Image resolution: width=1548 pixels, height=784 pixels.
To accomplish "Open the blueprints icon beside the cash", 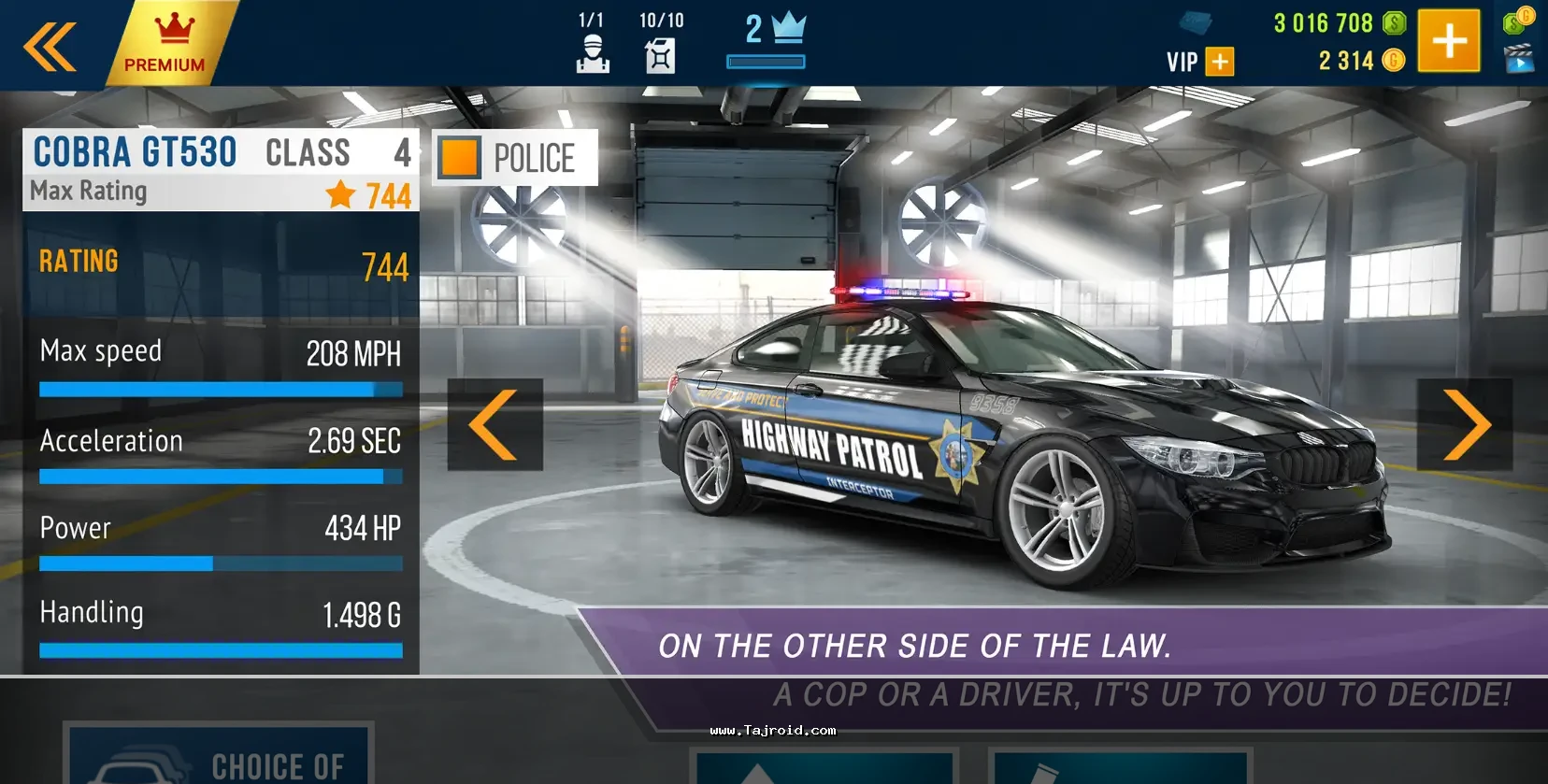I will point(1195,22).
